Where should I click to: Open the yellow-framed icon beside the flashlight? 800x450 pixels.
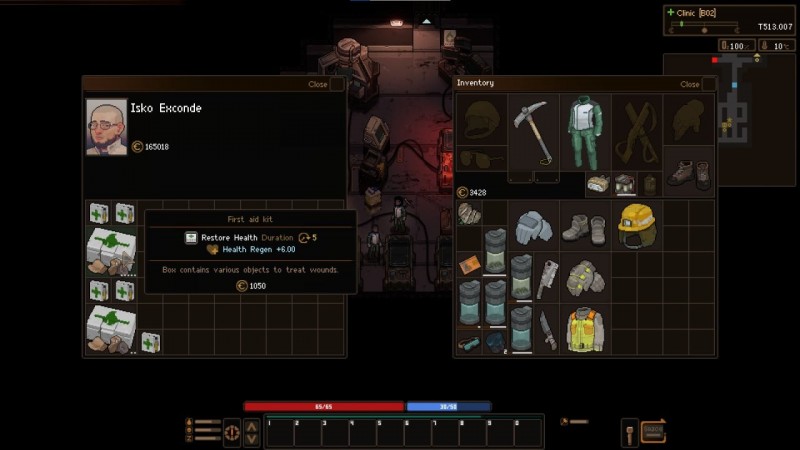click(653, 431)
